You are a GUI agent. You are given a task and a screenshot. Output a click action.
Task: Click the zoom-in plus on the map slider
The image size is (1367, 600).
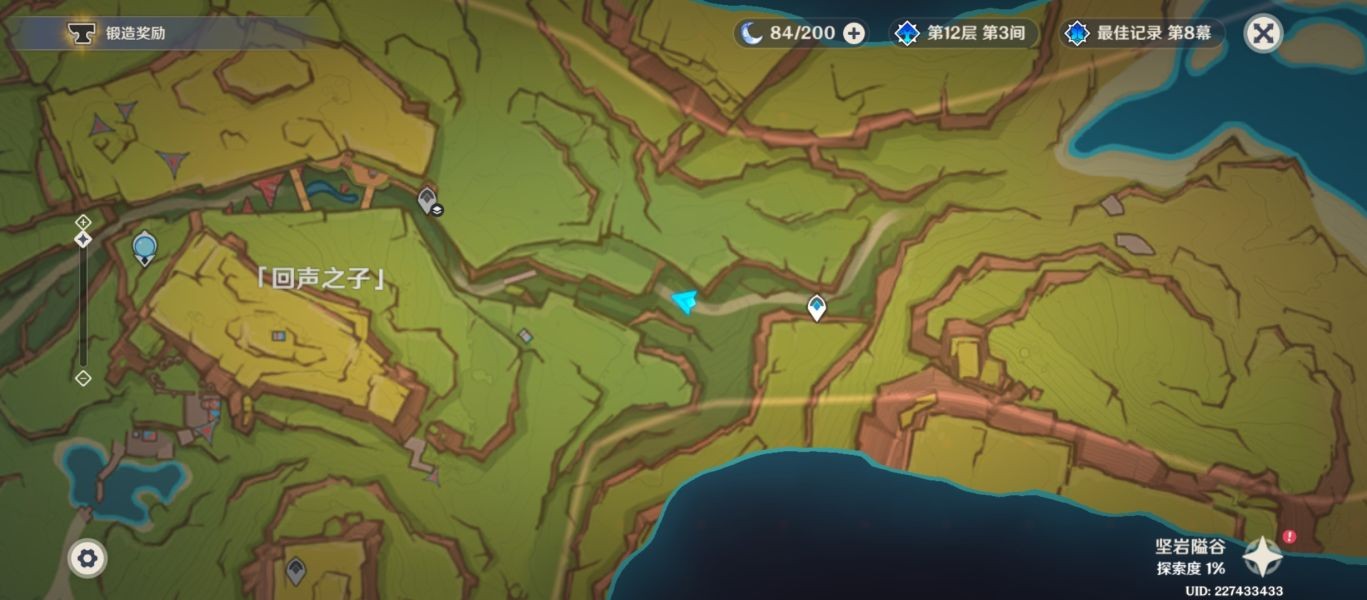pyautogui.click(x=83, y=221)
